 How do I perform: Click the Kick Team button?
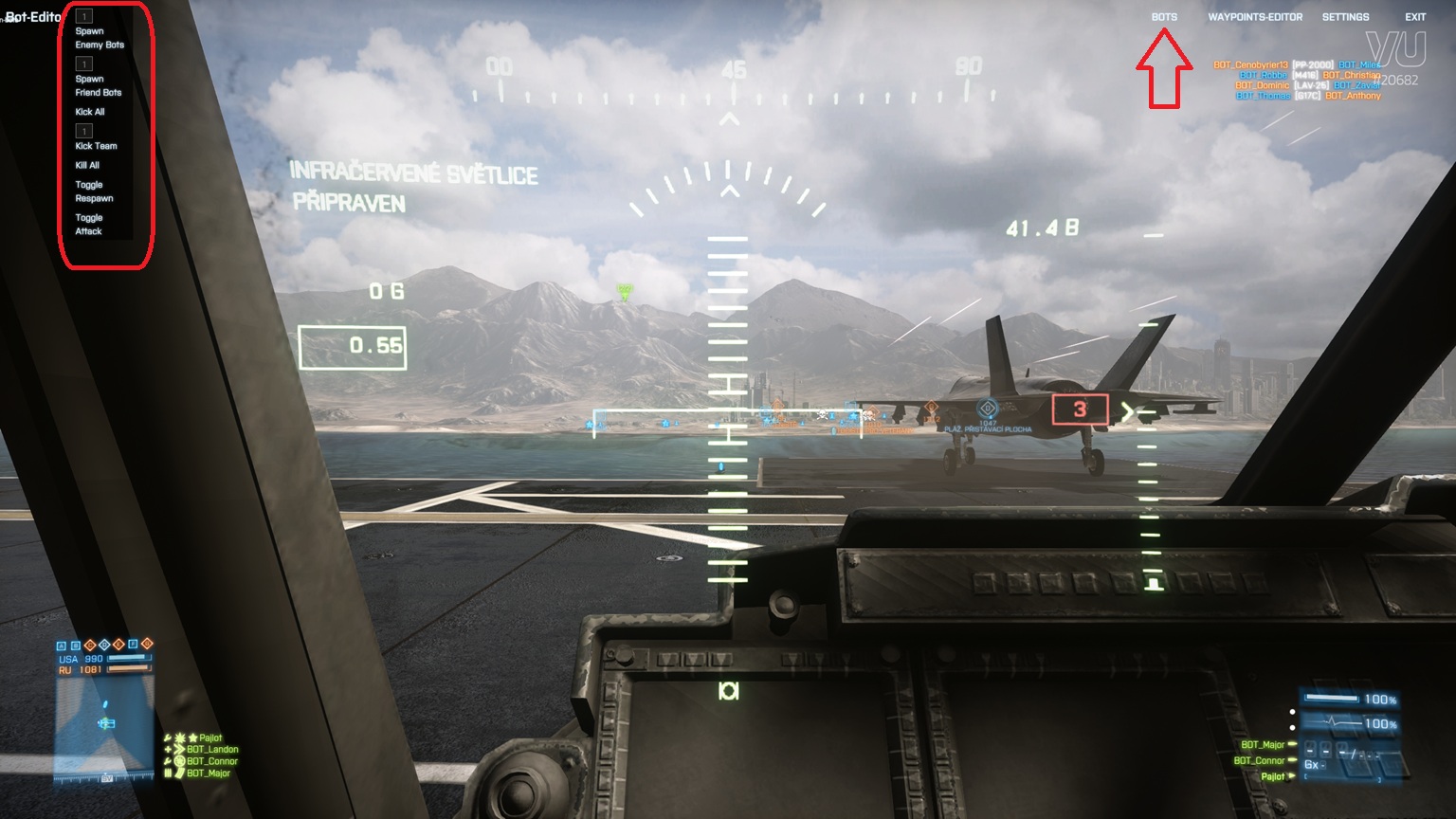click(x=97, y=146)
